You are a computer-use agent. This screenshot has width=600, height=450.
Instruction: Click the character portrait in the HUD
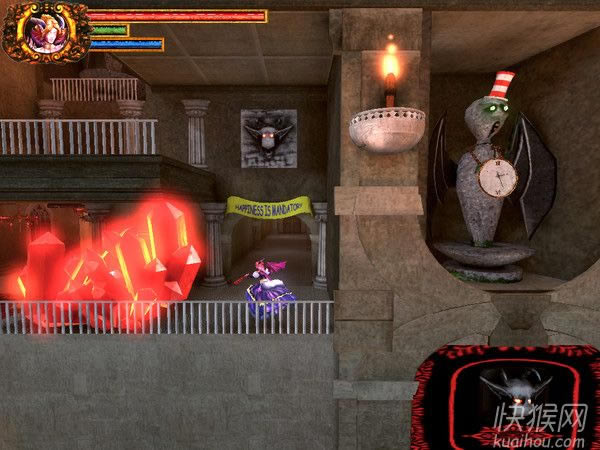43,30
